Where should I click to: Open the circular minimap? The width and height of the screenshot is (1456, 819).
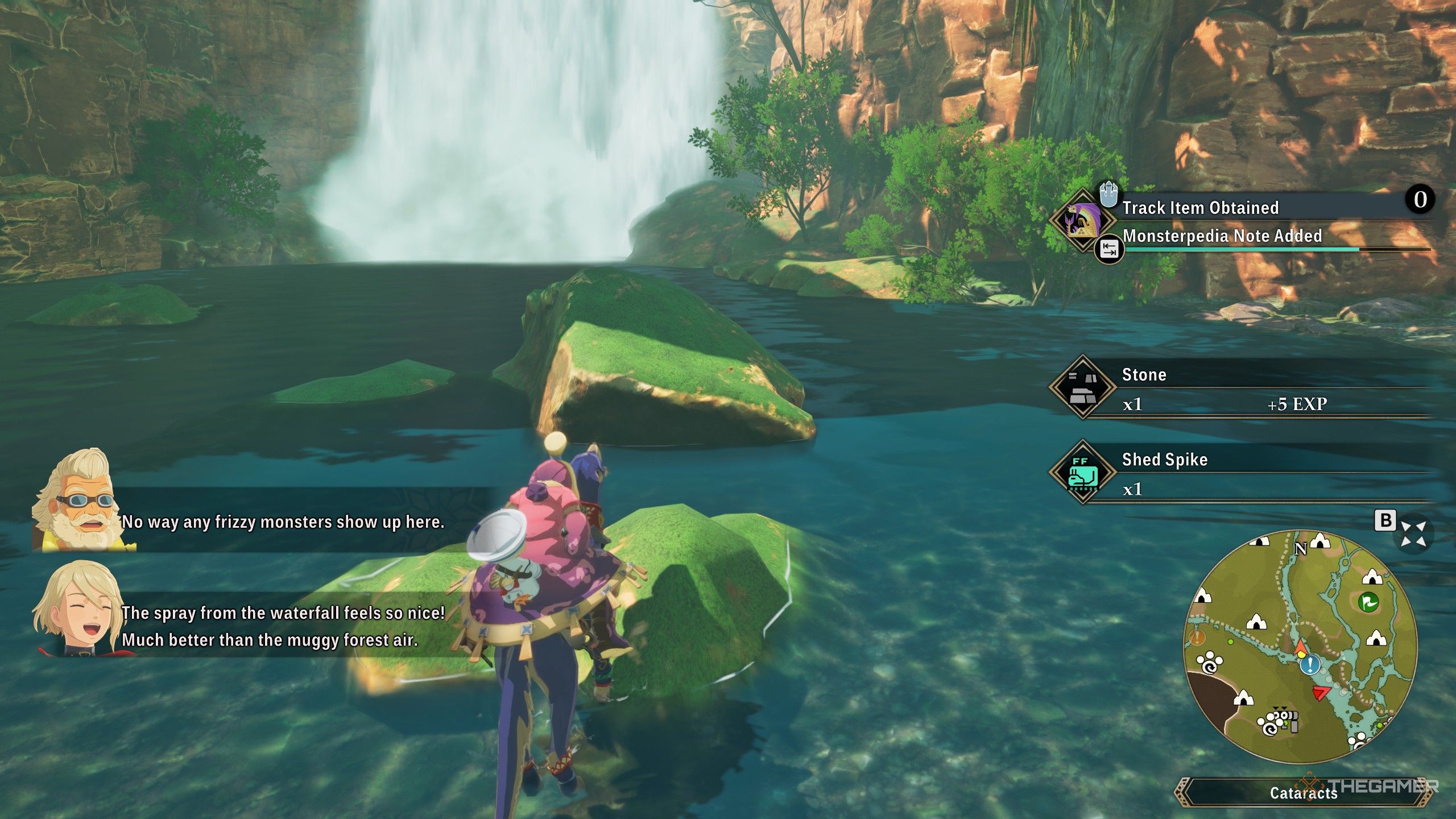[x=1300, y=646]
